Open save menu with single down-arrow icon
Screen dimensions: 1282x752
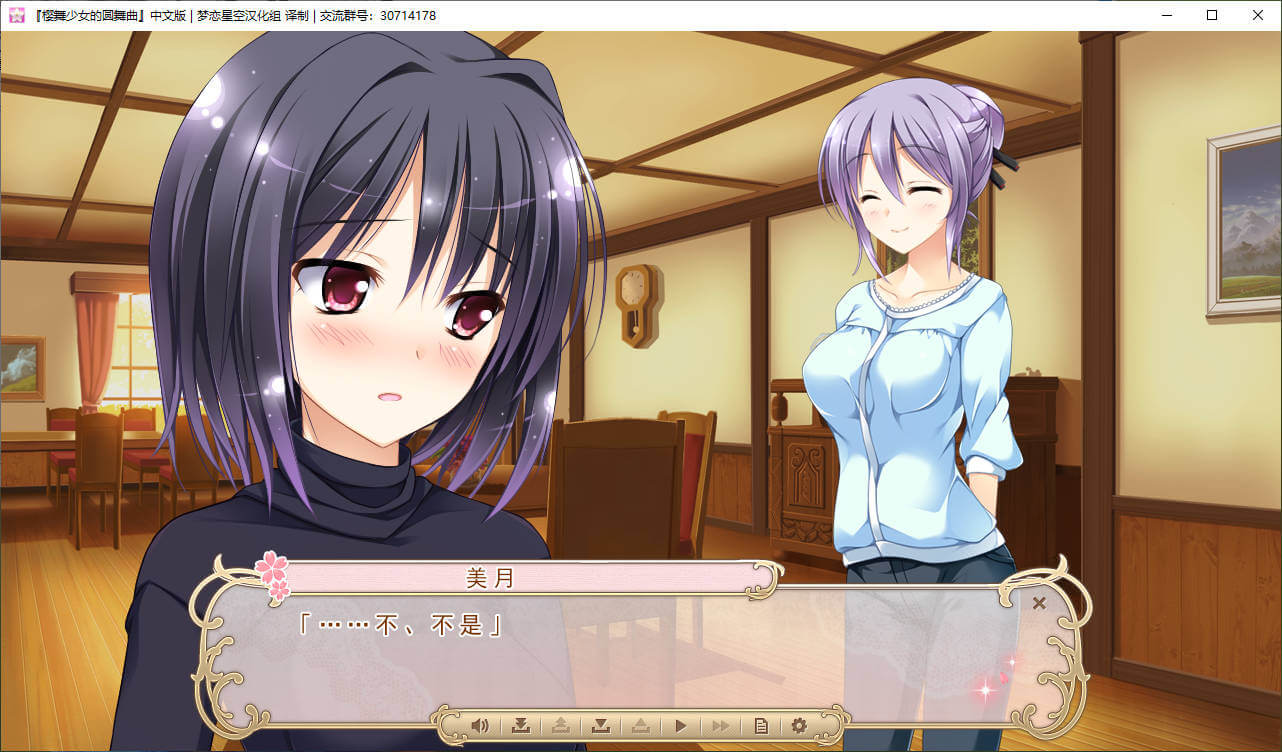tap(600, 725)
